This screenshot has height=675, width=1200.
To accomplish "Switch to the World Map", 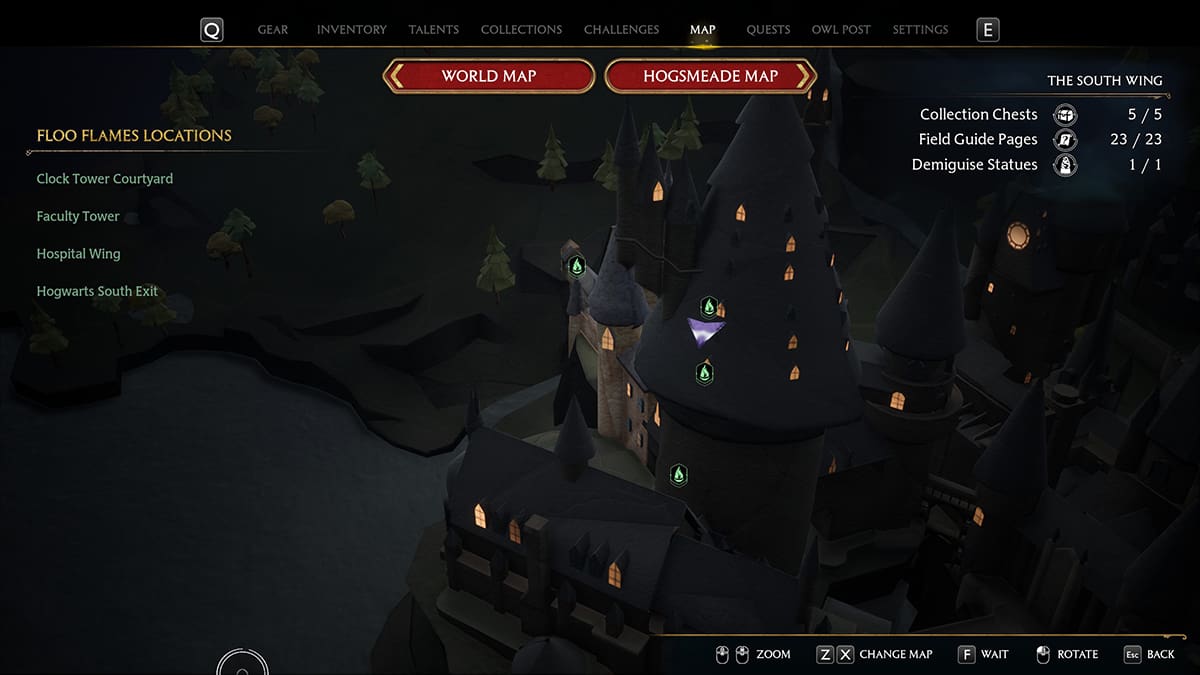I will coord(489,76).
